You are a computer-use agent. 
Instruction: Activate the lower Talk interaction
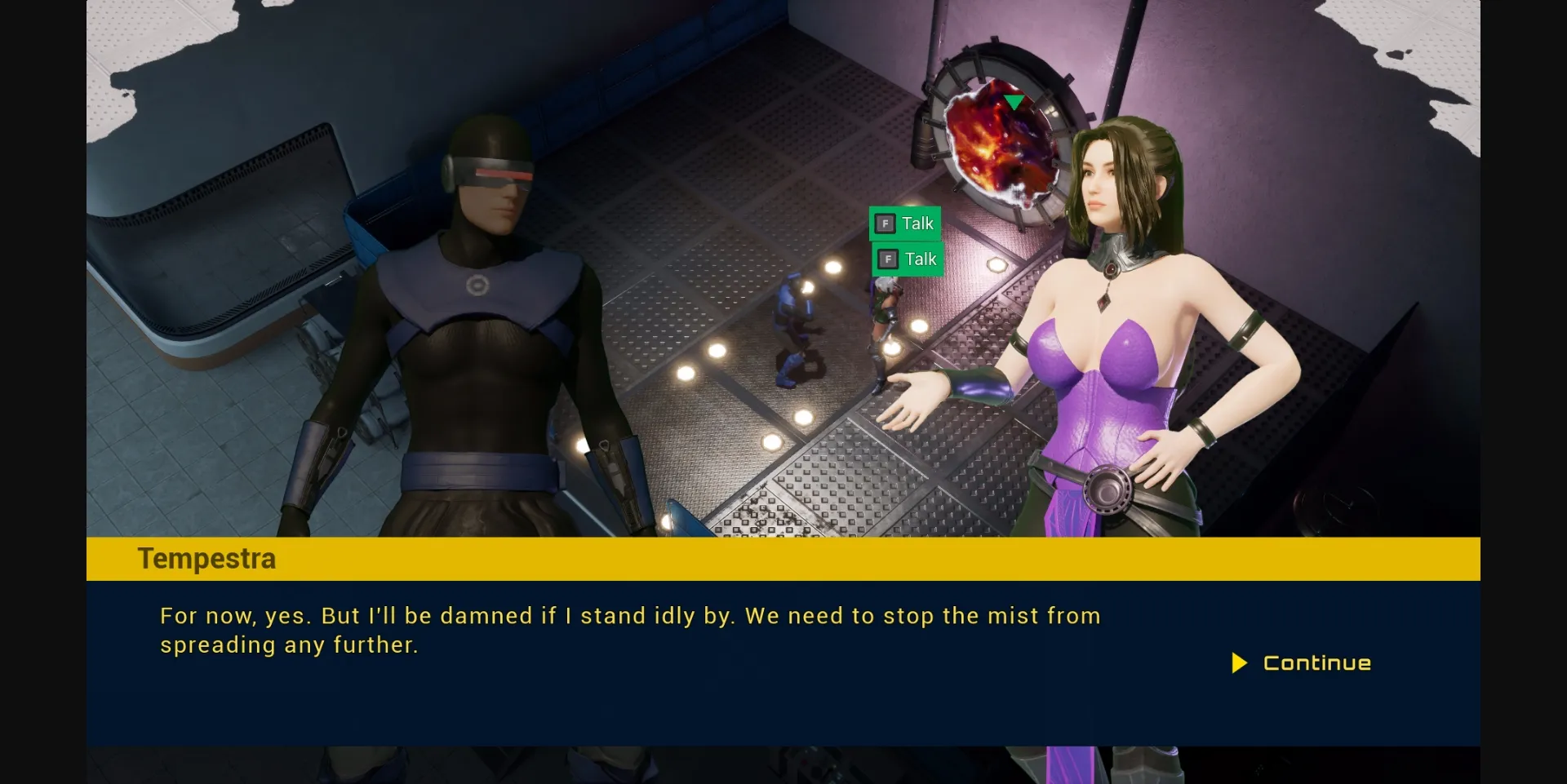pyautogui.click(x=906, y=259)
